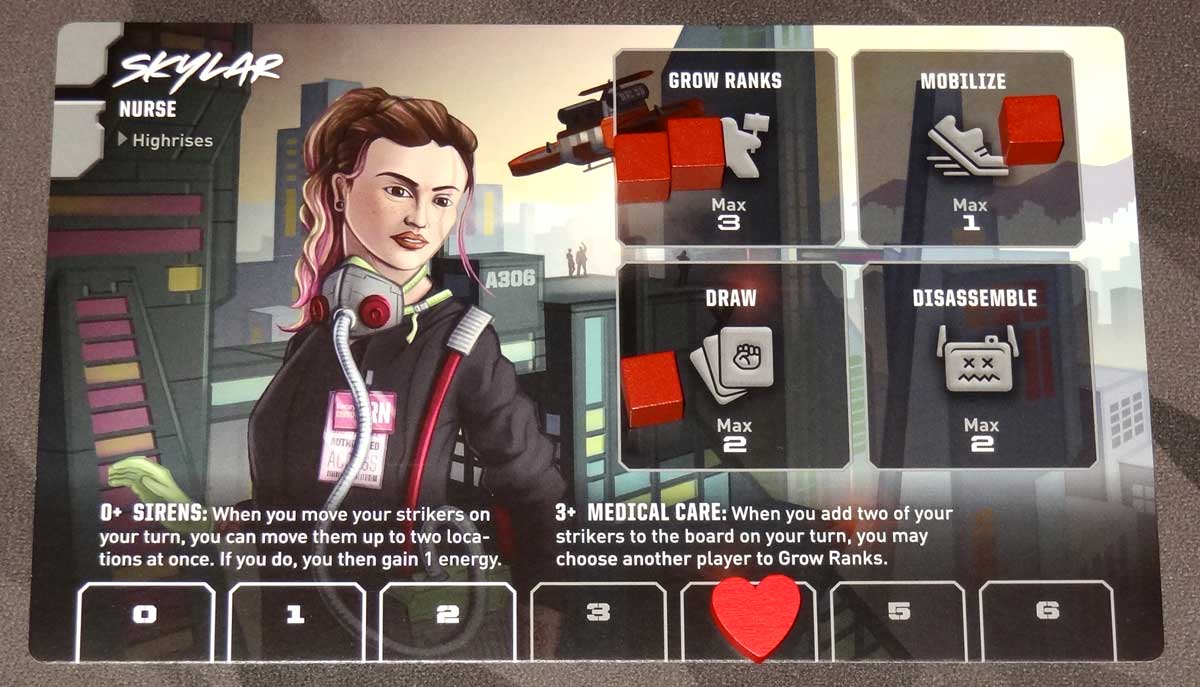Choose track space numbered 1
1200x687 pixels.
point(296,615)
